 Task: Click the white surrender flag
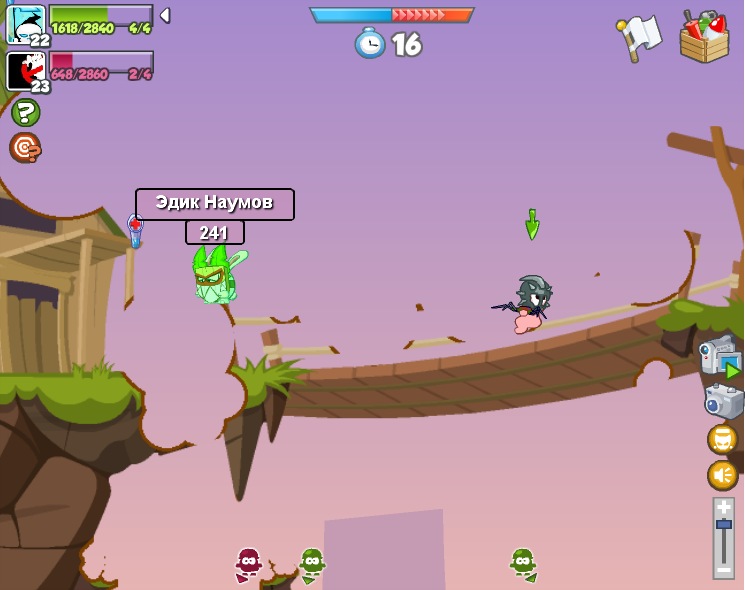click(640, 37)
